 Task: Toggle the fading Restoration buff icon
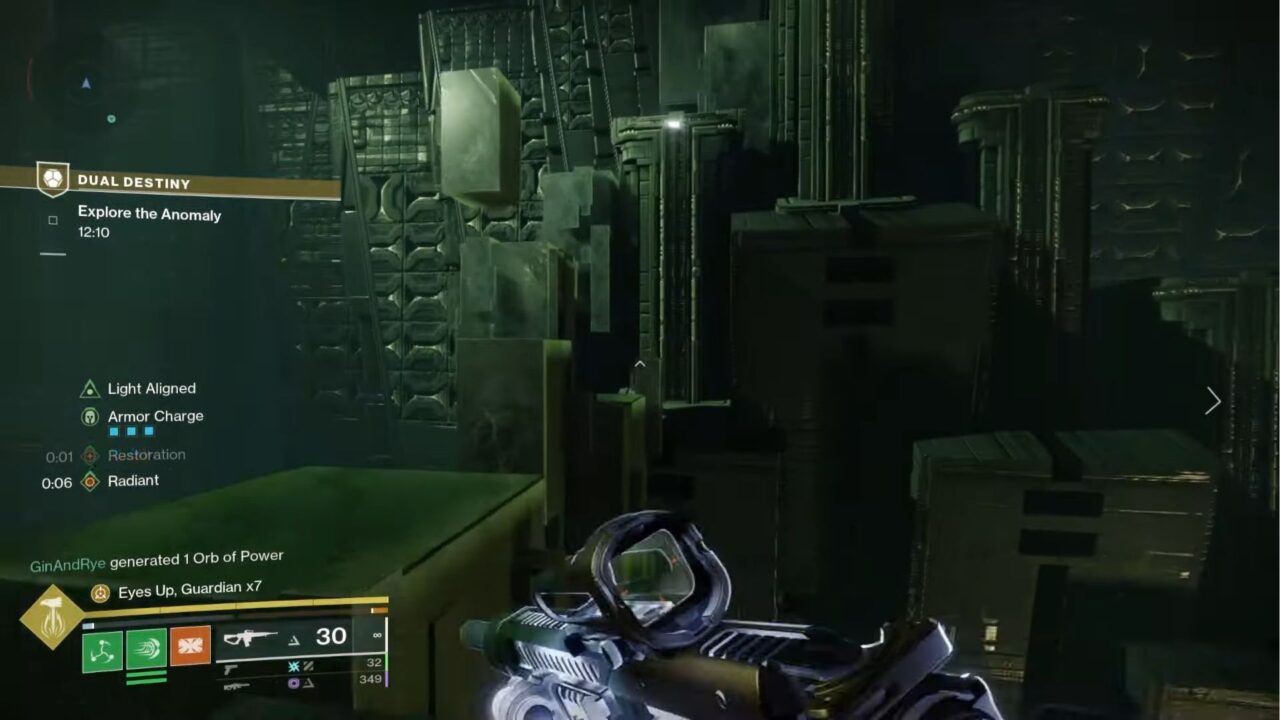(x=90, y=454)
